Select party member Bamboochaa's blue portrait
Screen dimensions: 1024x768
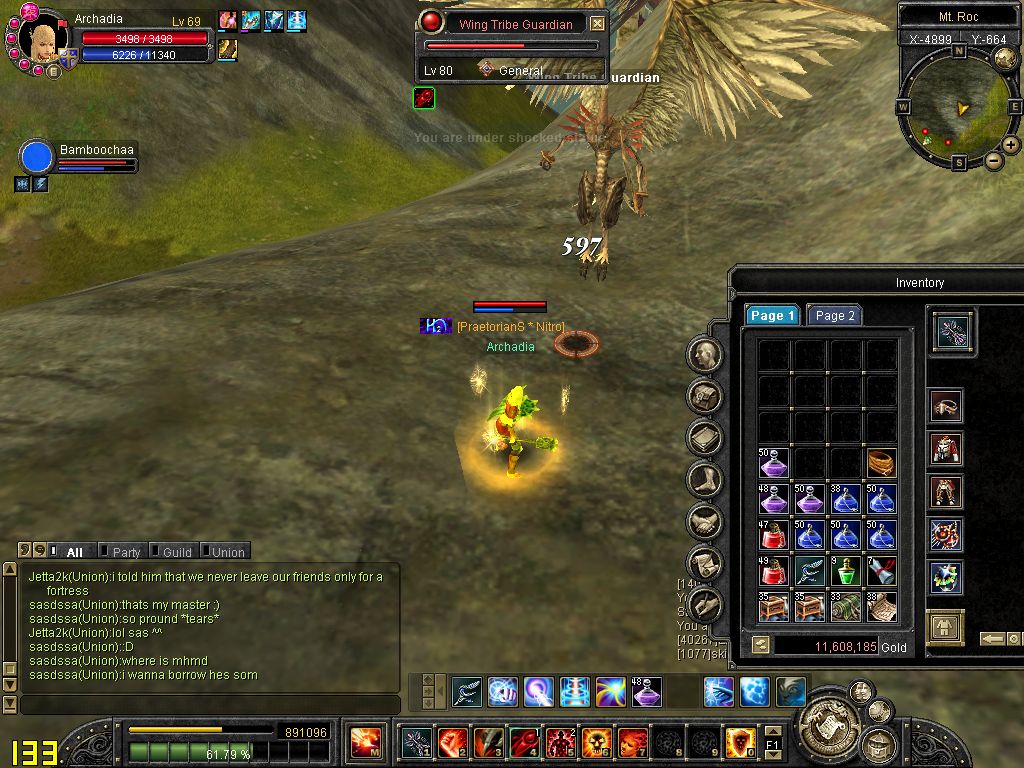click(36, 158)
